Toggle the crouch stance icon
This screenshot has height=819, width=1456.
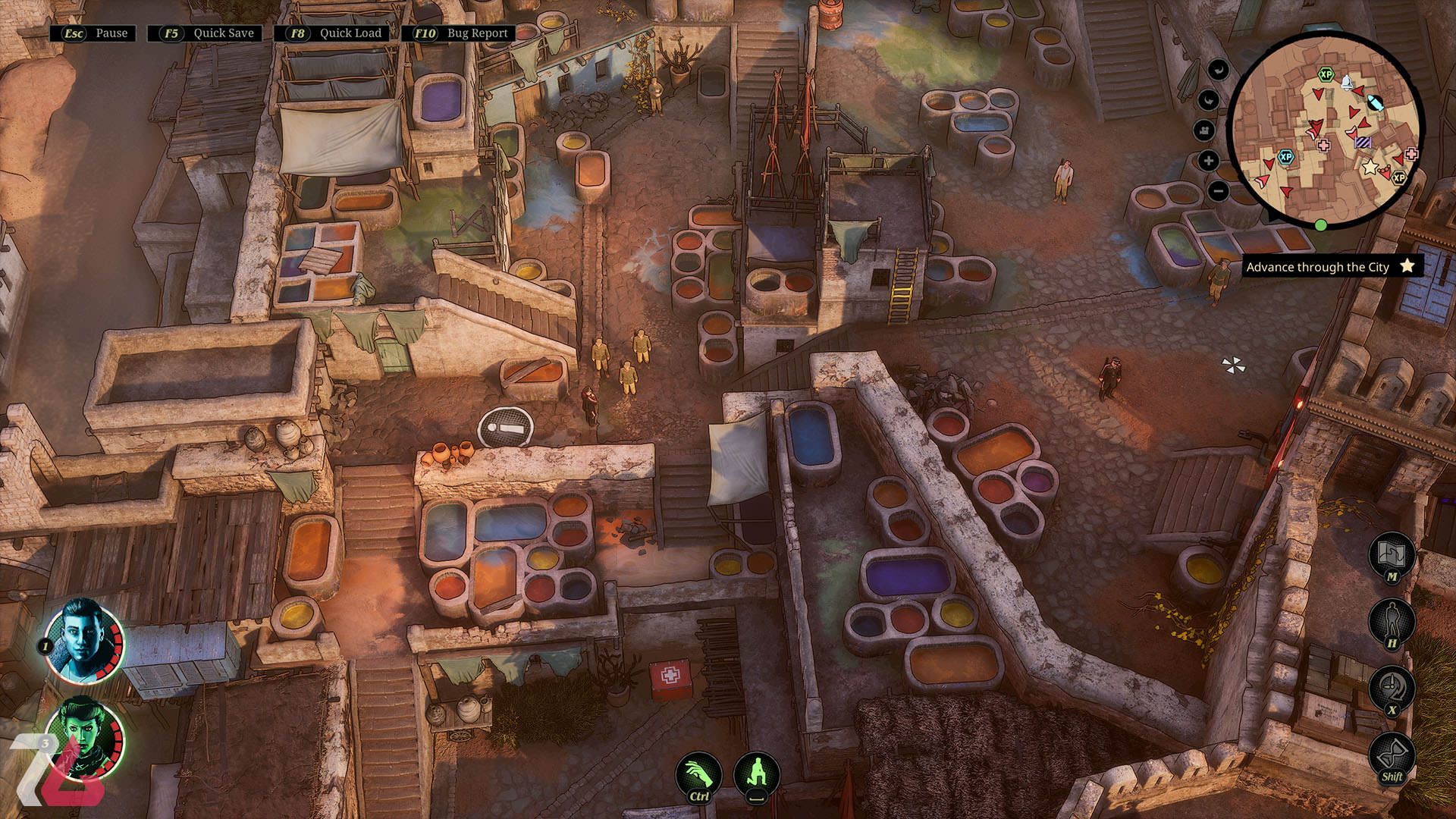click(x=756, y=773)
